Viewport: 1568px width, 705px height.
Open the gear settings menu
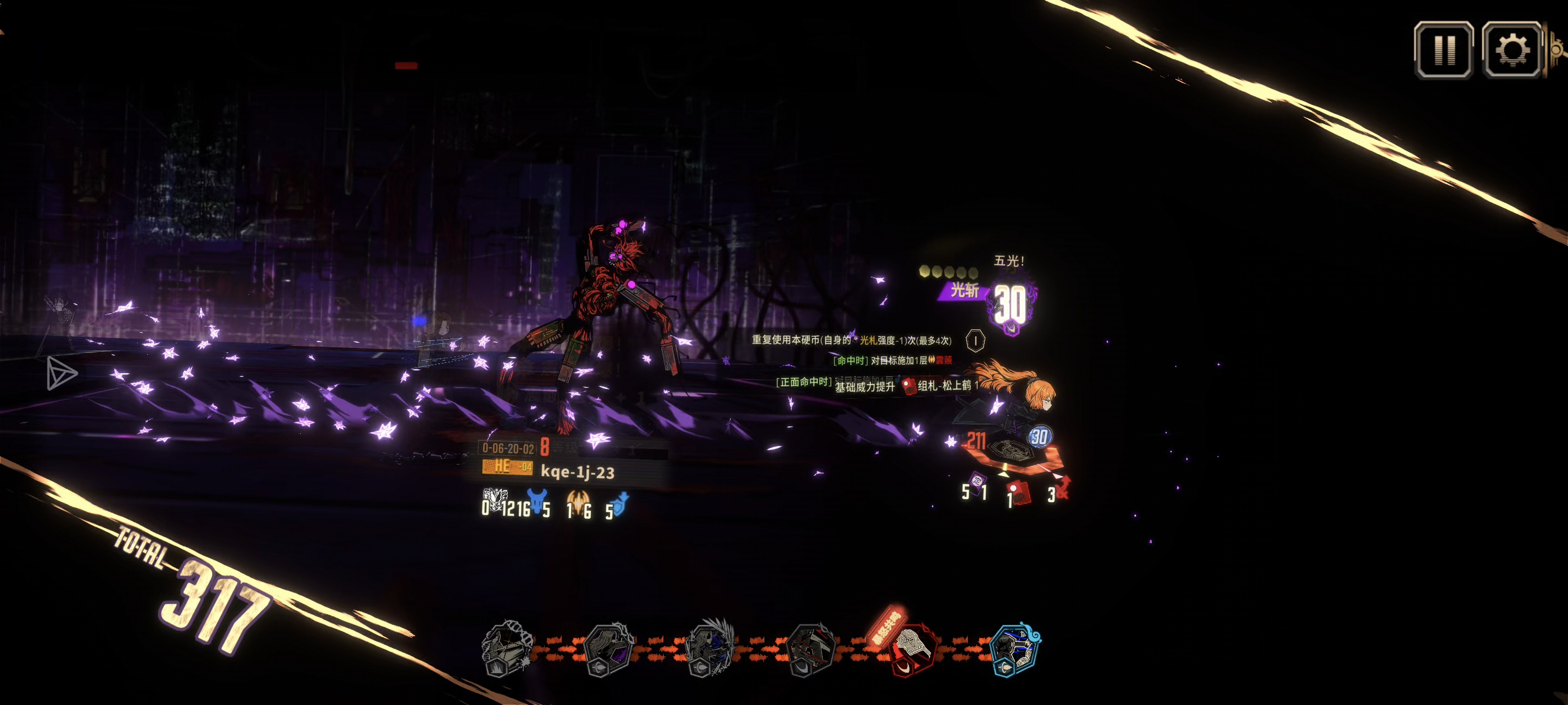pyautogui.click(x=1511, y=50)
